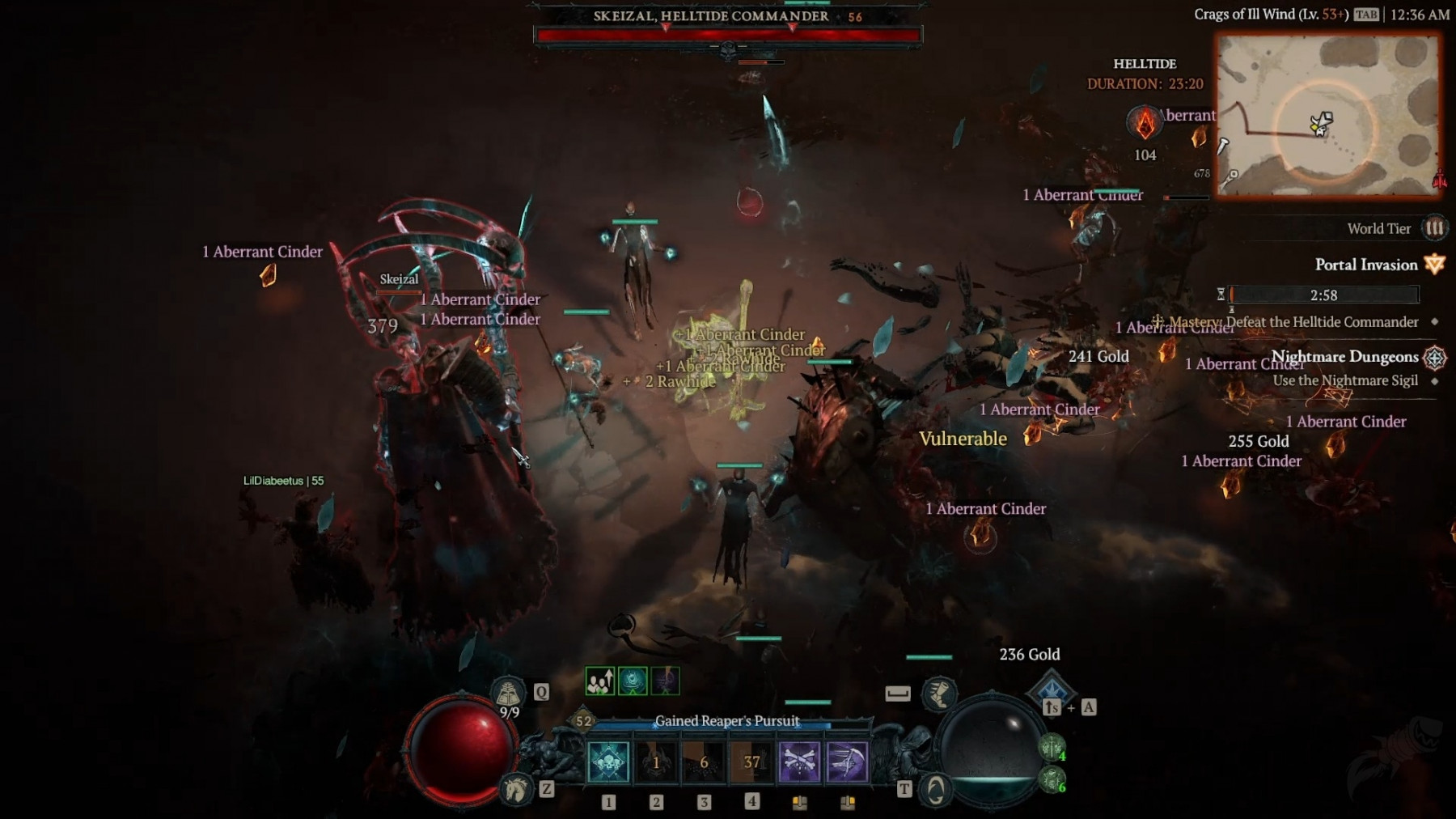
Task: Open the minimap
Action: 1327,115
